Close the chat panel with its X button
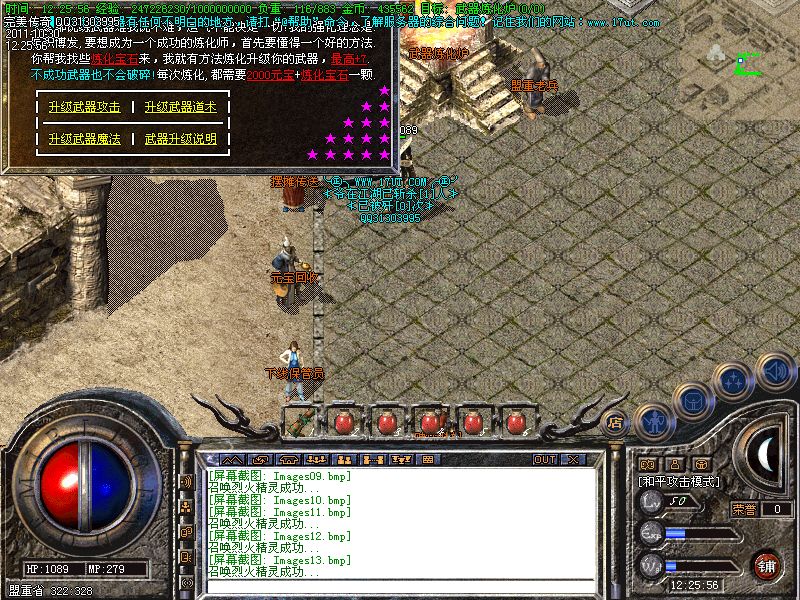The image size is (800, 600). (573, 460)
